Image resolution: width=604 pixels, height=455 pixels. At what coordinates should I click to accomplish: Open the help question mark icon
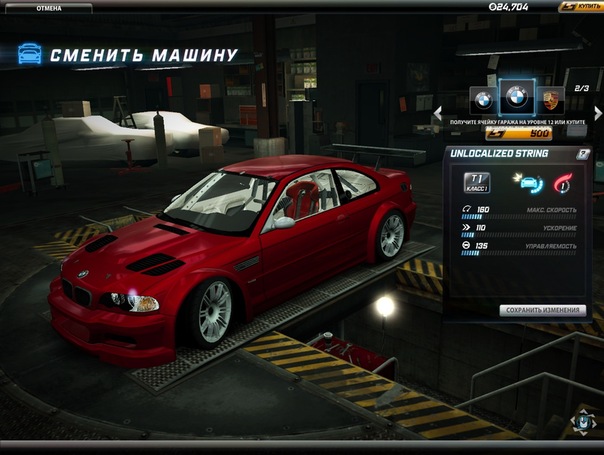tap(583, 154)
